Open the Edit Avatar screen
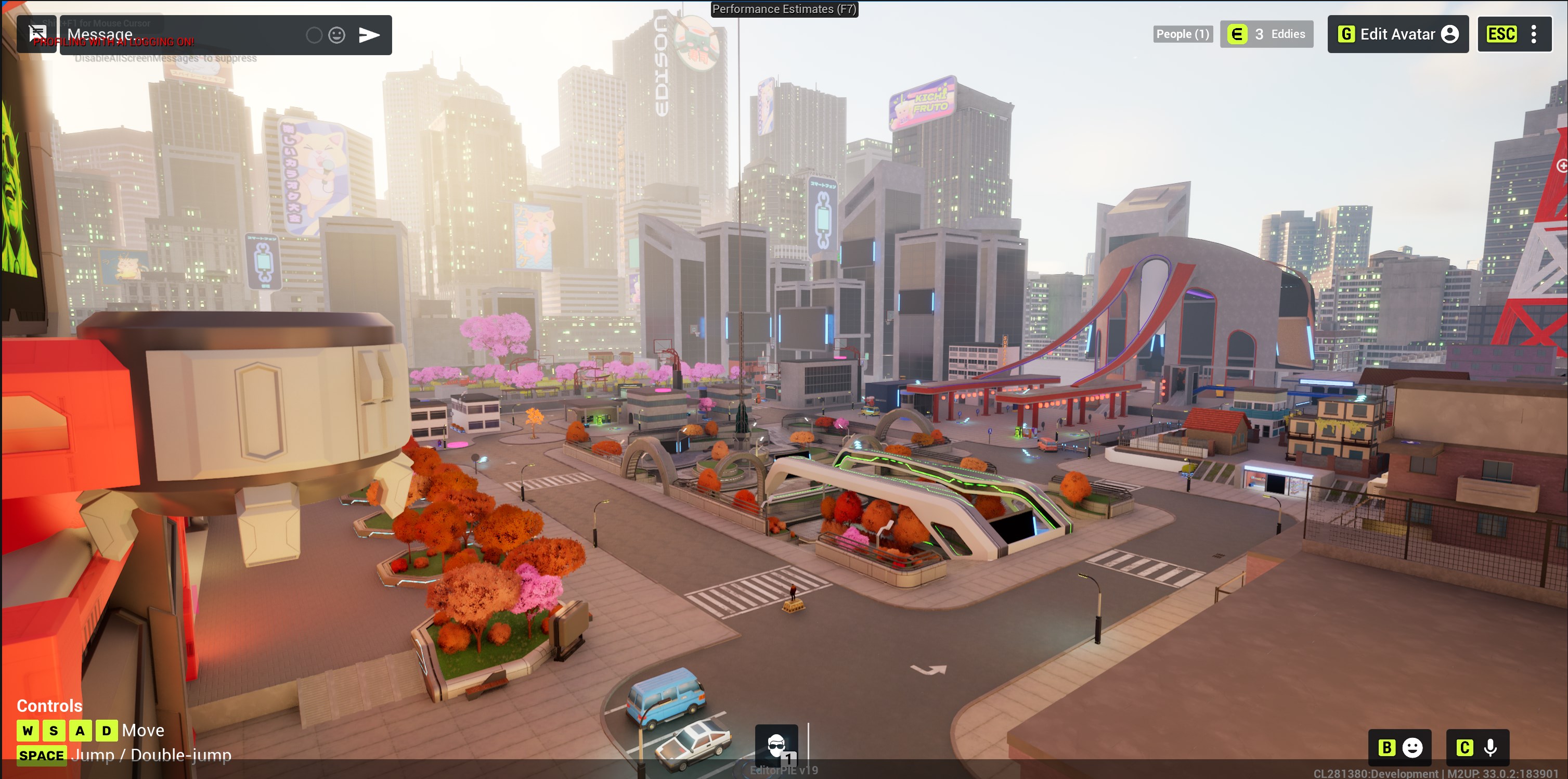The image size is (1568, 779). 1397,34
